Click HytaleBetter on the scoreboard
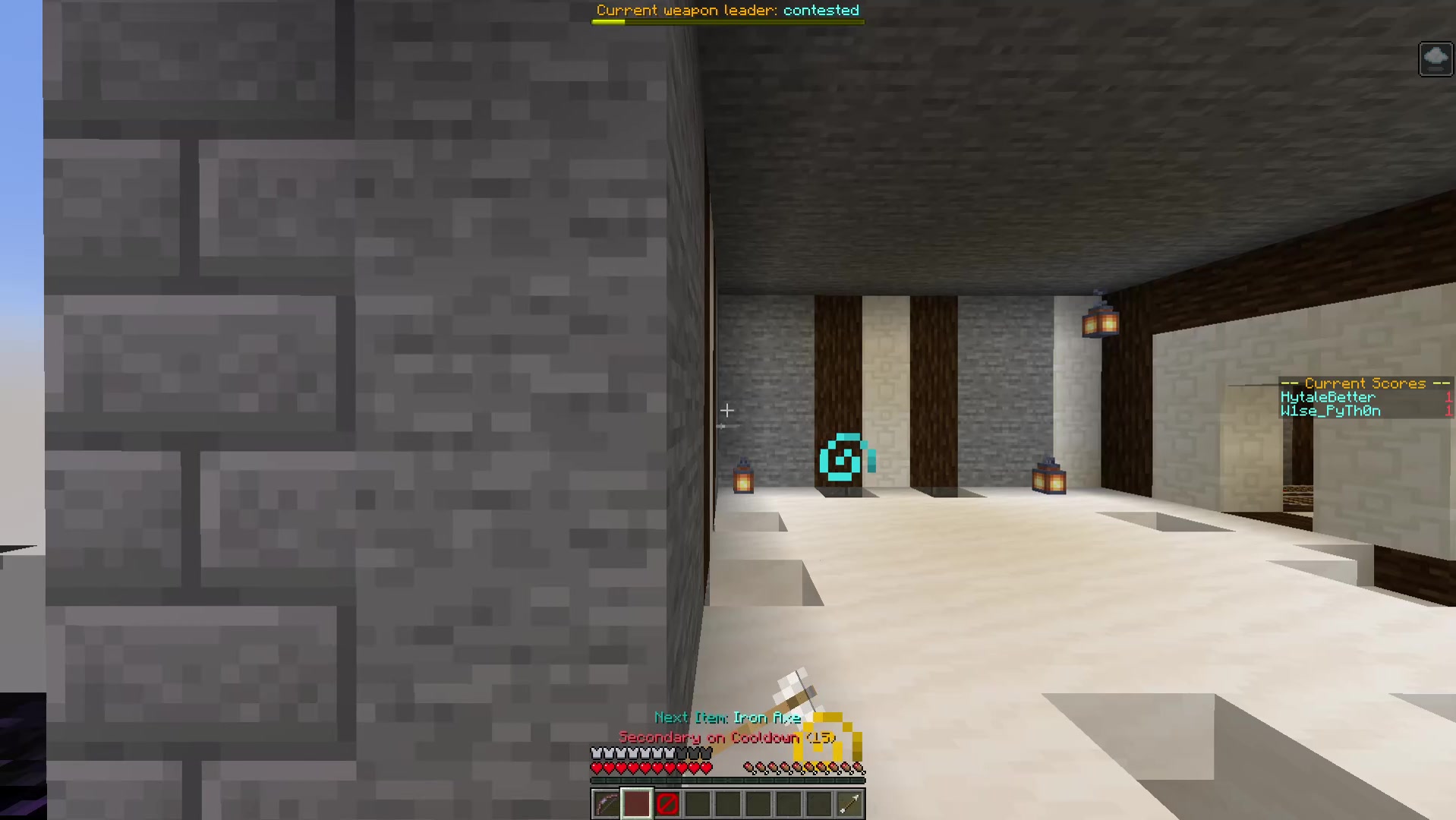This screenshot has height=820, width=1456. point(1329,397)
